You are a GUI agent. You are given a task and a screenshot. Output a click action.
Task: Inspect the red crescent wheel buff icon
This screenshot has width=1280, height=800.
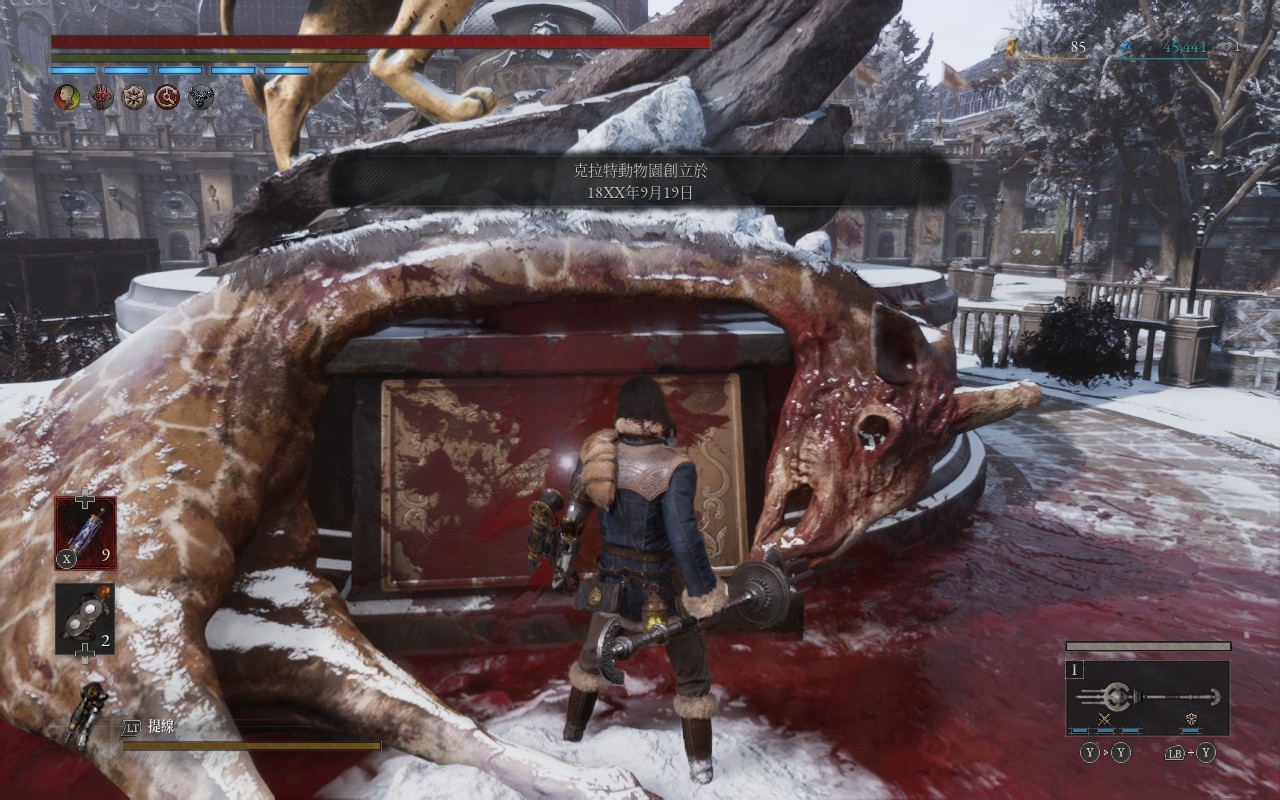[167, 97]
